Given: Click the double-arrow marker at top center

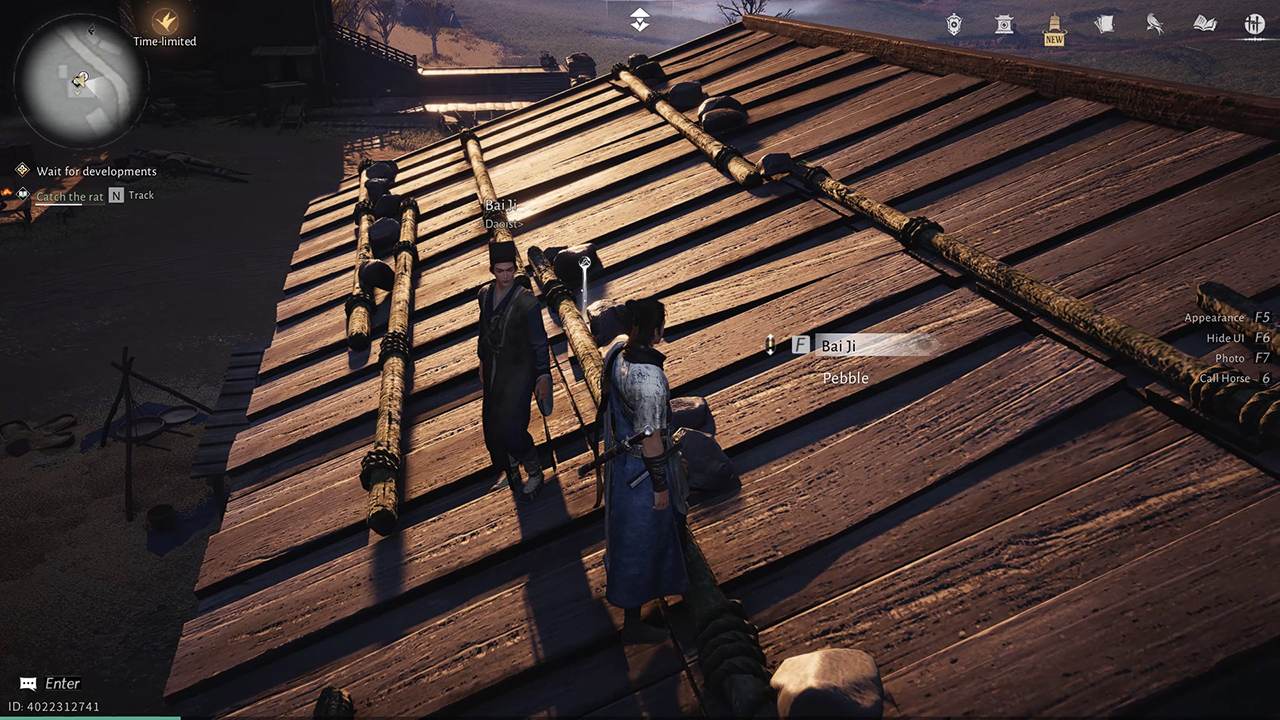Looking at the screenshot, I should pyautogui.click(x=640, y=20).
